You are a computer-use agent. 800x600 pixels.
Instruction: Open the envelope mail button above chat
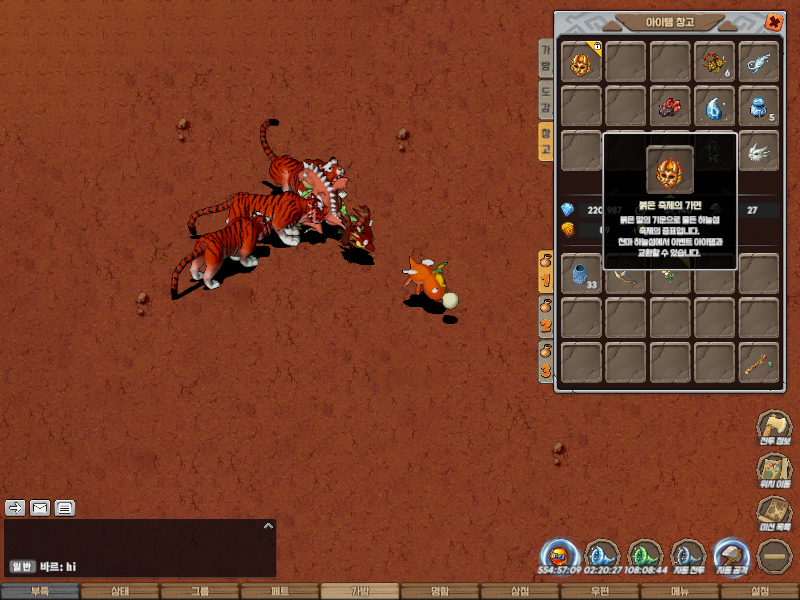[40, 507]
